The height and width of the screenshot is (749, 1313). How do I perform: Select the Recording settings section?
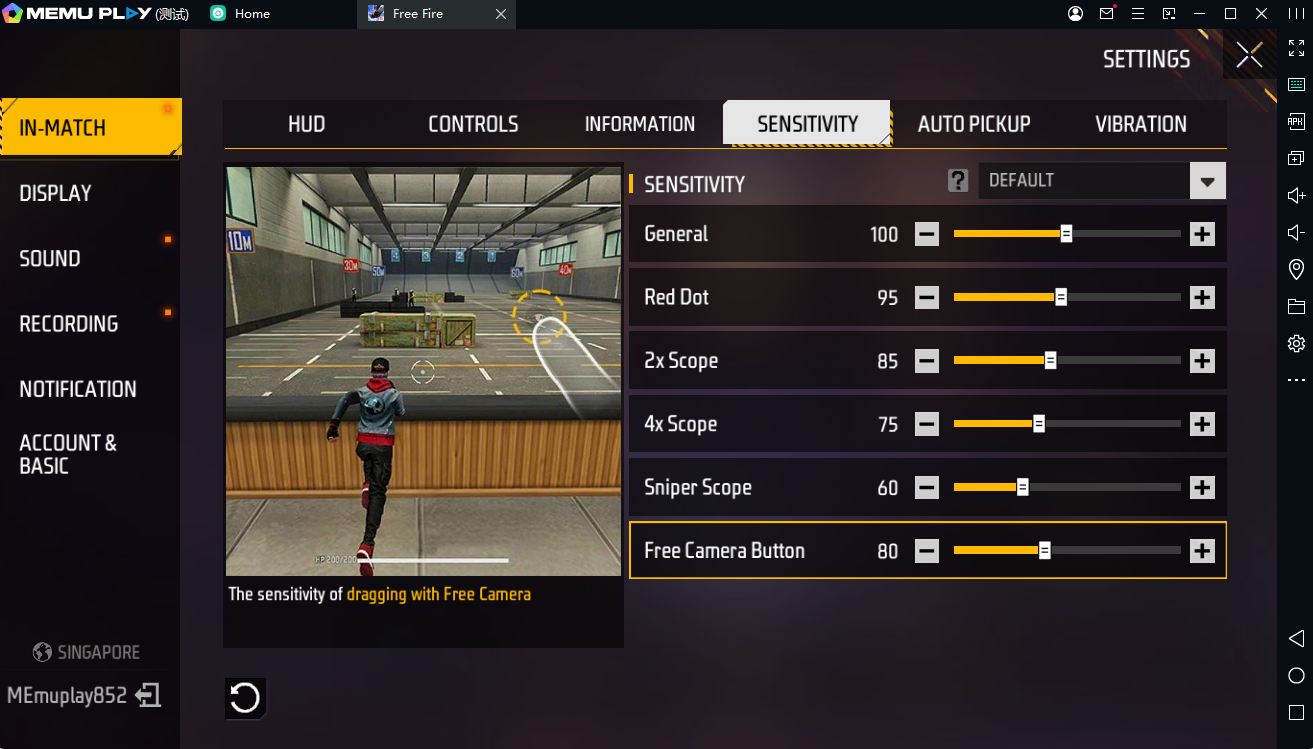[69, 324]
